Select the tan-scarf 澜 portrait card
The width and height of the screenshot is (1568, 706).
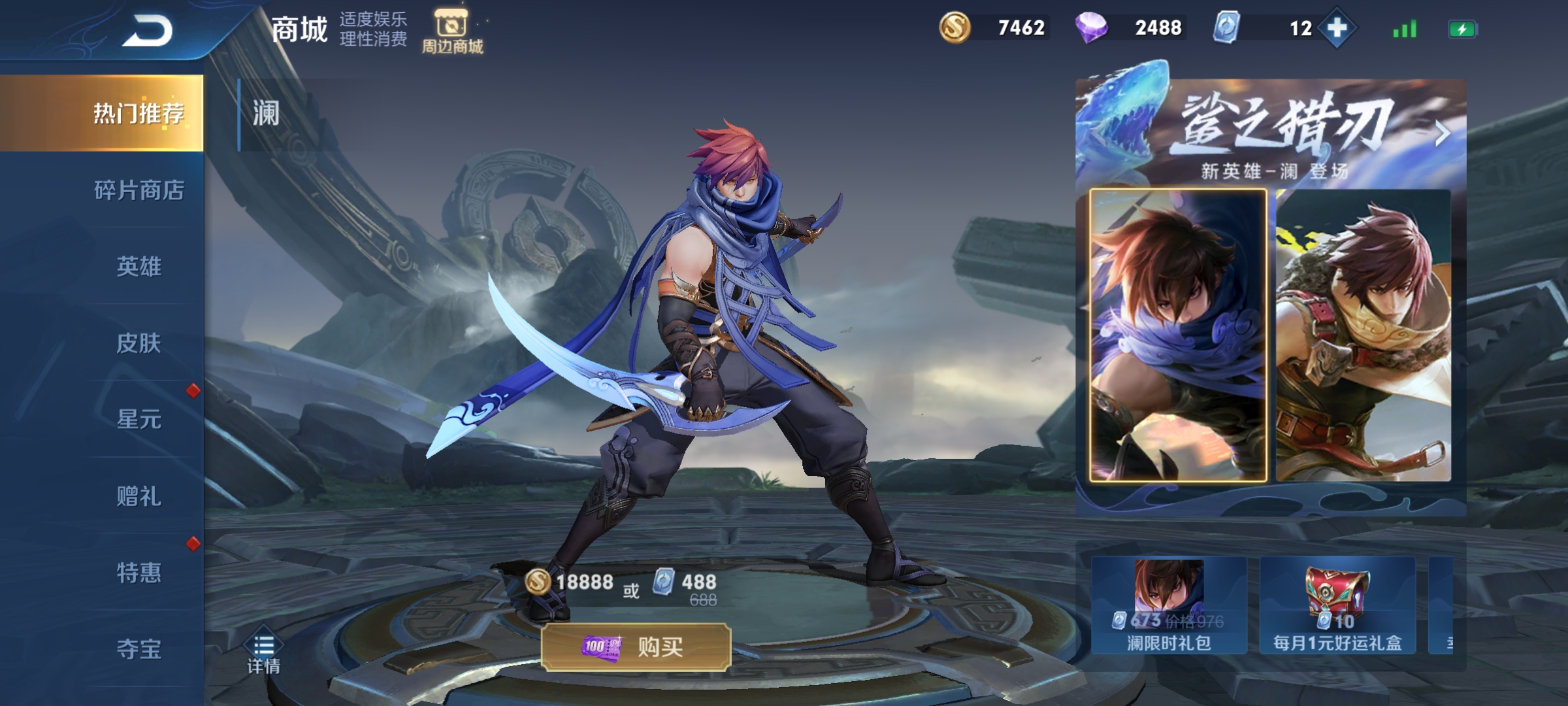point(1363,335)
